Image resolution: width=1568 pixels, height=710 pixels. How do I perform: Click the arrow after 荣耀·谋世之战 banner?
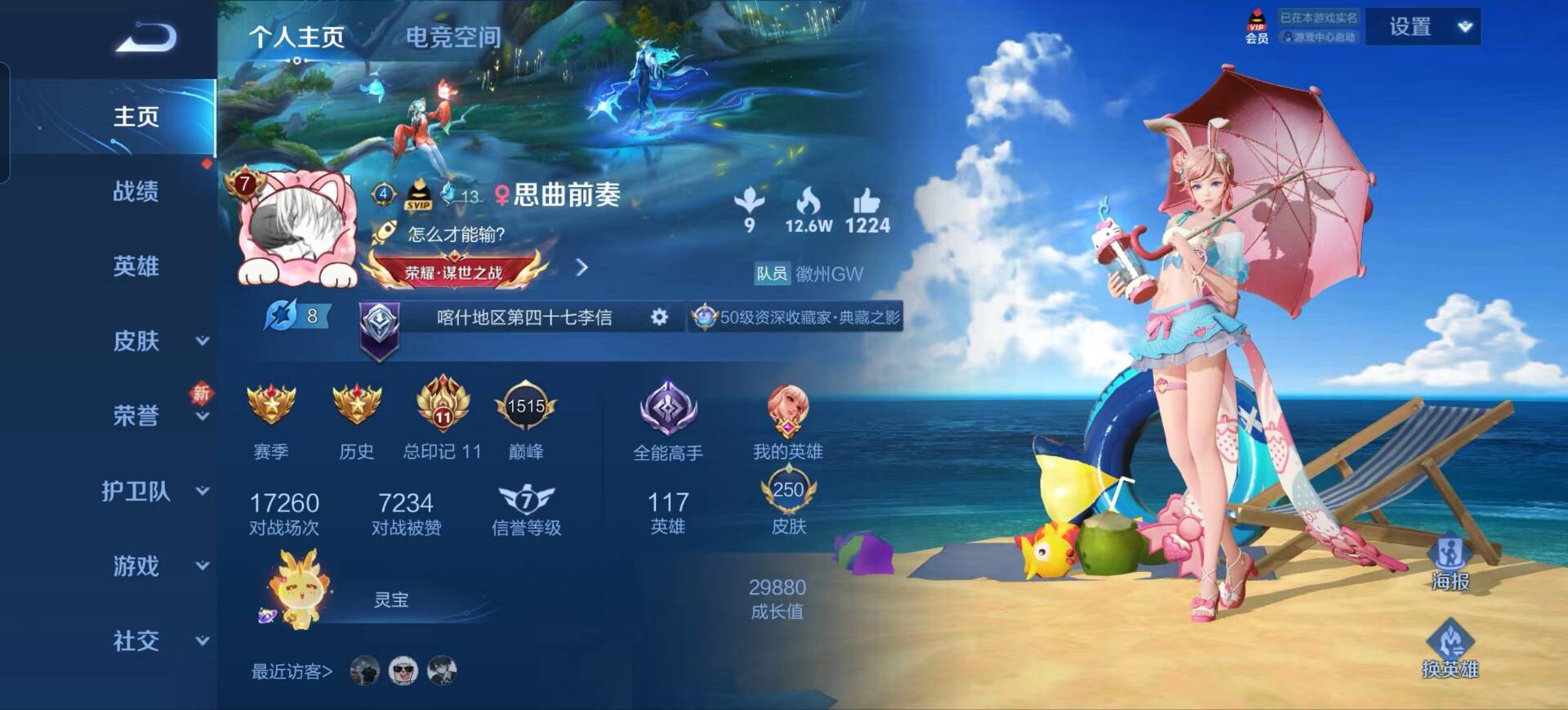(581, 267)
